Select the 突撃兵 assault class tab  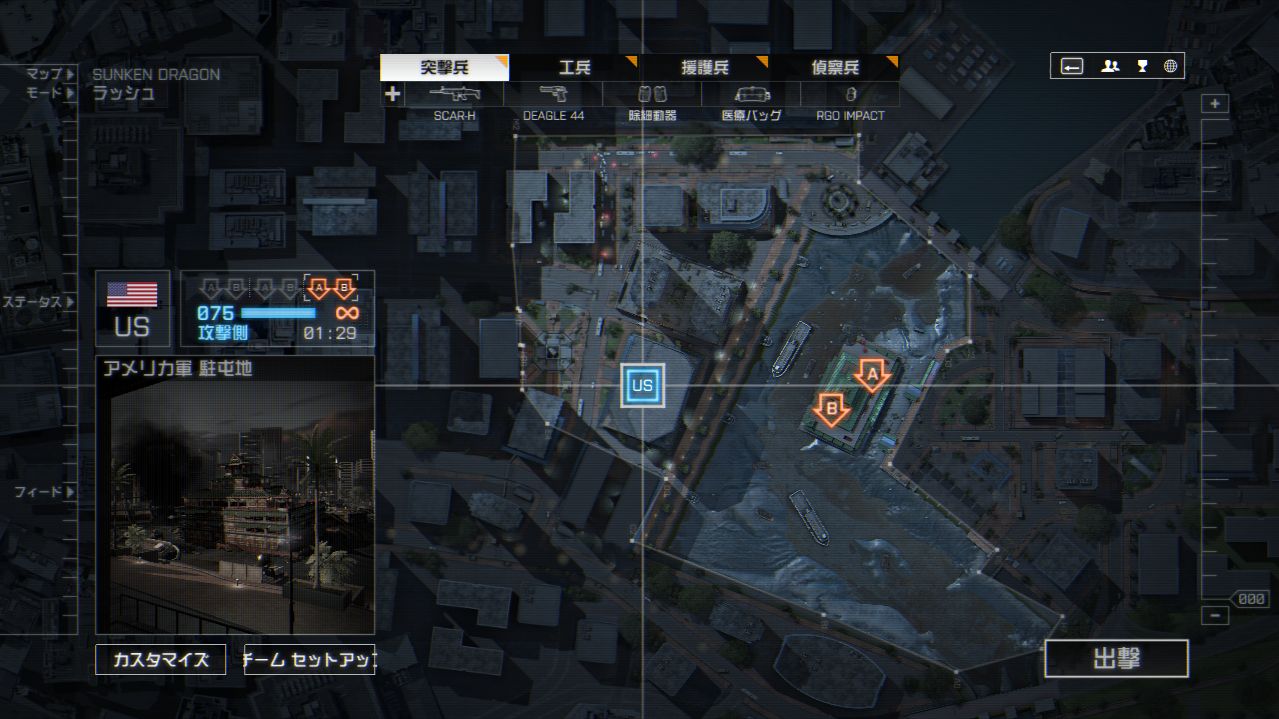pos(444,68)
